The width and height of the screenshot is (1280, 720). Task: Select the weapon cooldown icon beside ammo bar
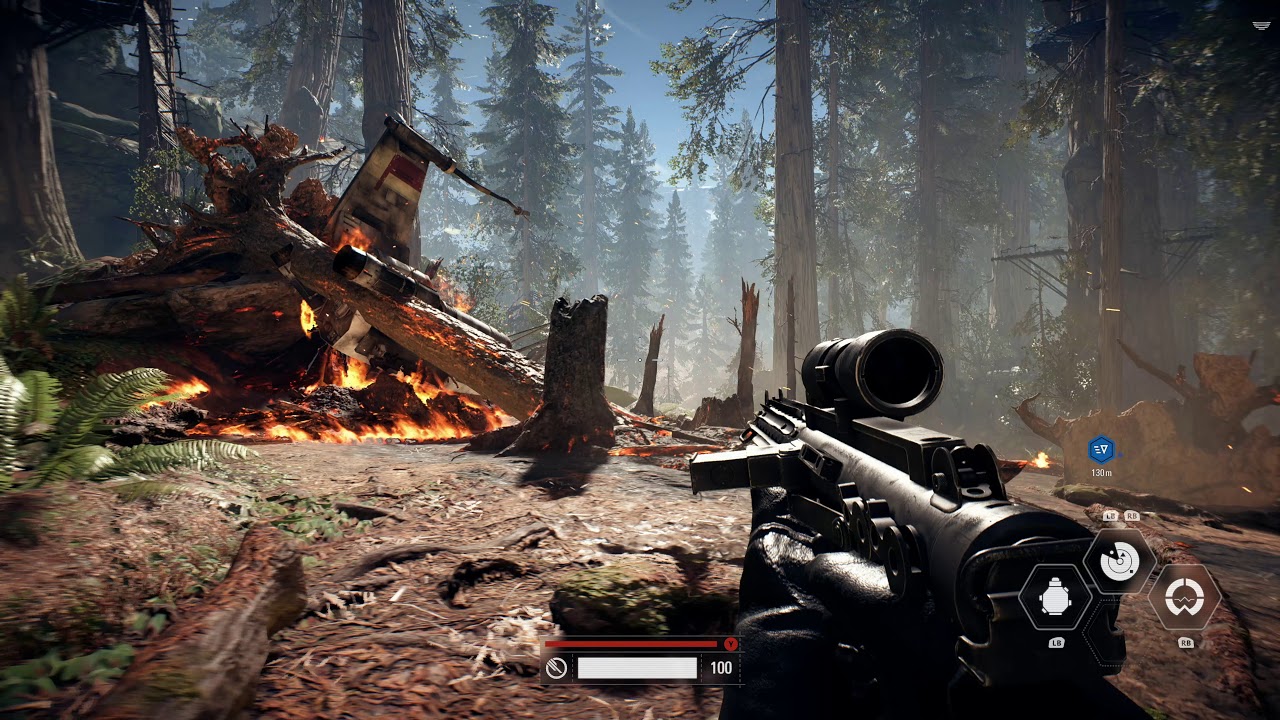point(554,666)
